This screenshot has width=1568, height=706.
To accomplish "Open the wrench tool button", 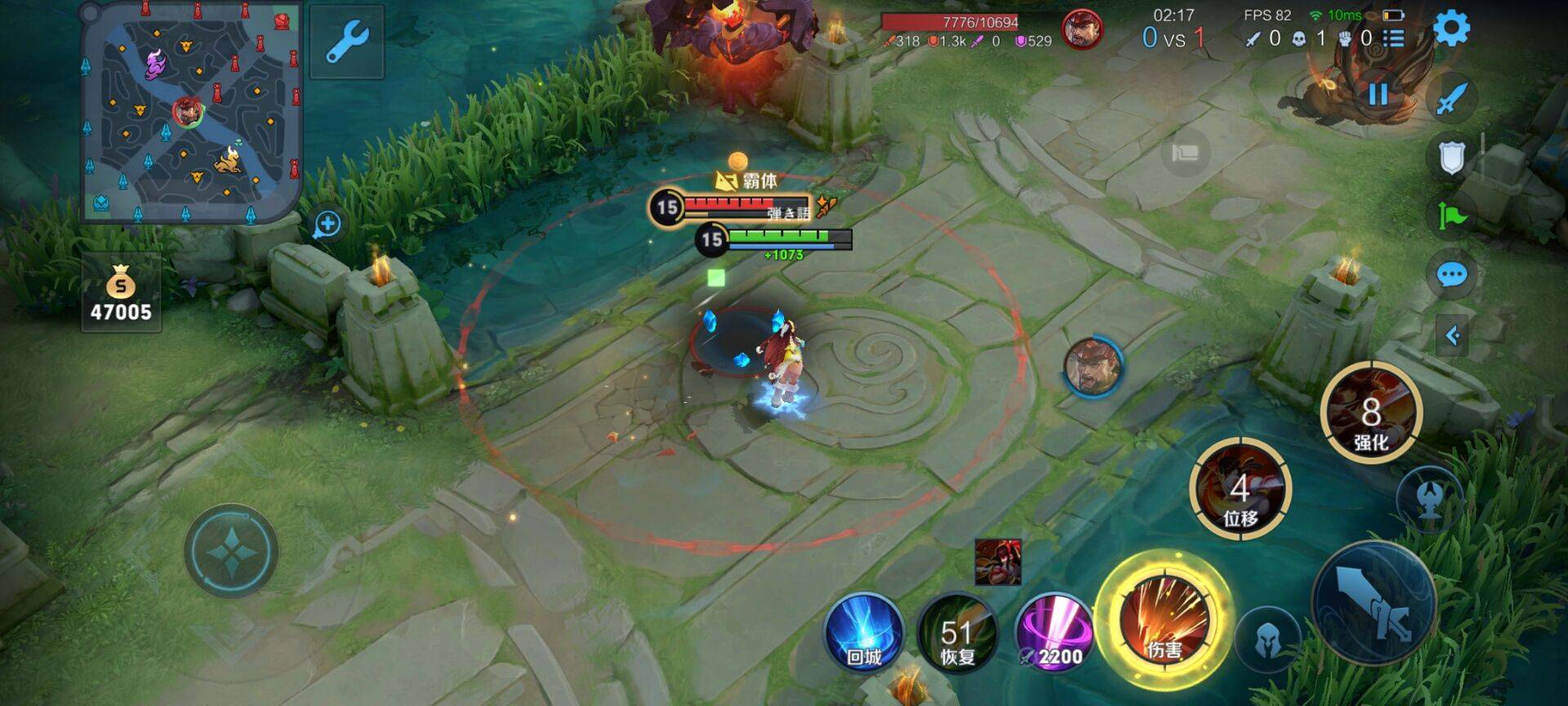I will tap(347, 42).
